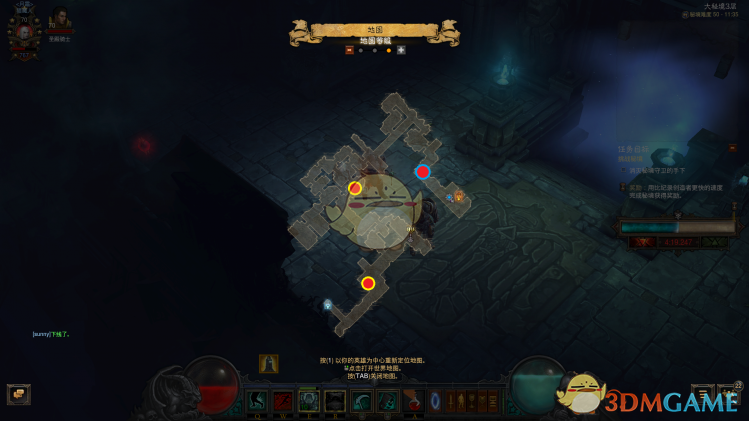Activate the red-bordered second skill slot
Viewport: 749px width, 421px height.
[x=283, y=401]
